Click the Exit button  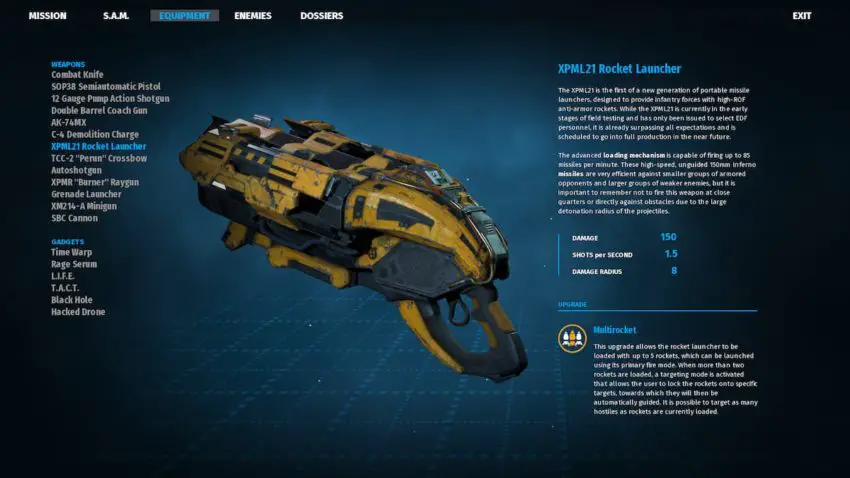pos(801,16)
